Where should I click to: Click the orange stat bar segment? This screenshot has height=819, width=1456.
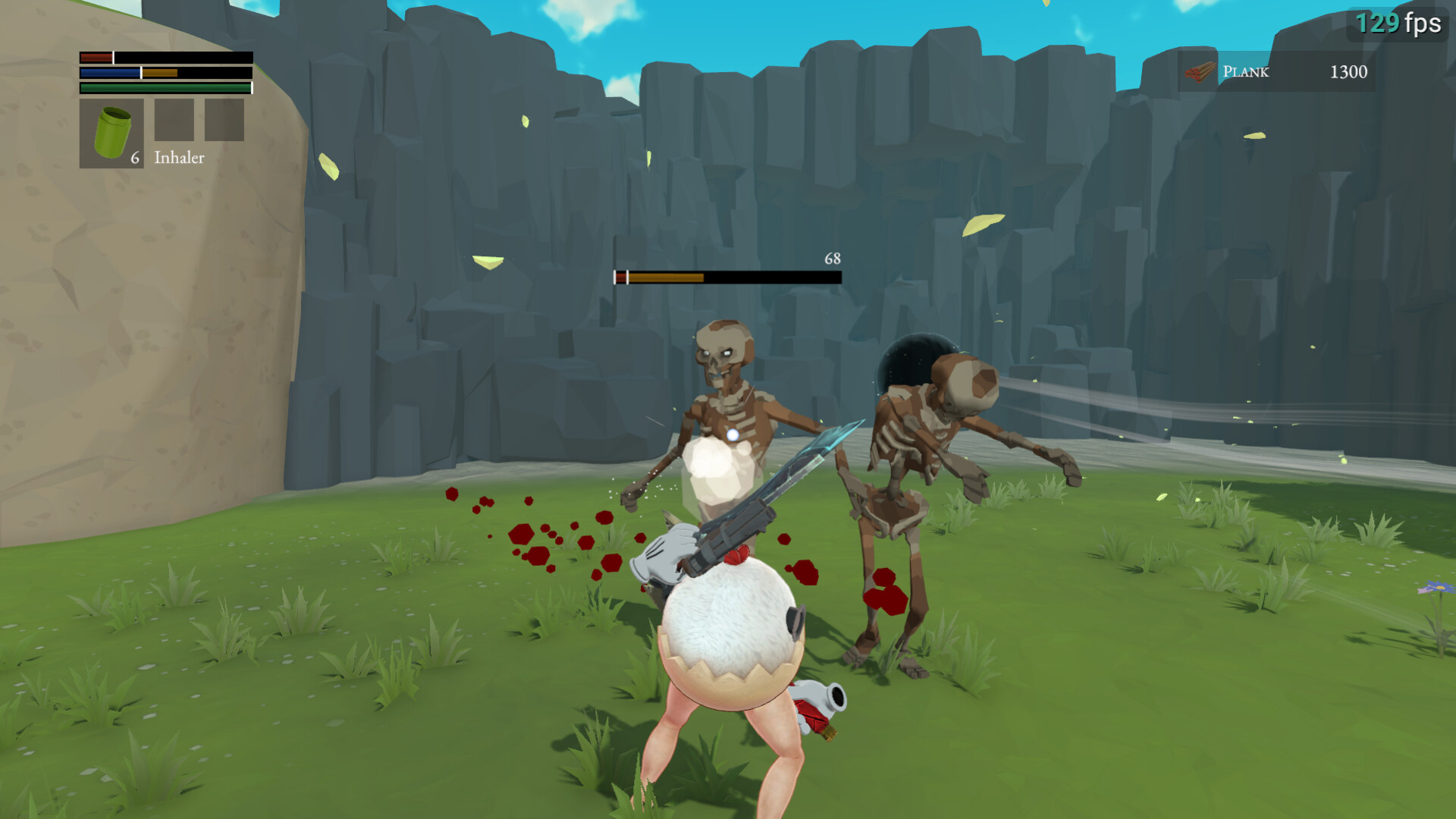click(159, 74)
